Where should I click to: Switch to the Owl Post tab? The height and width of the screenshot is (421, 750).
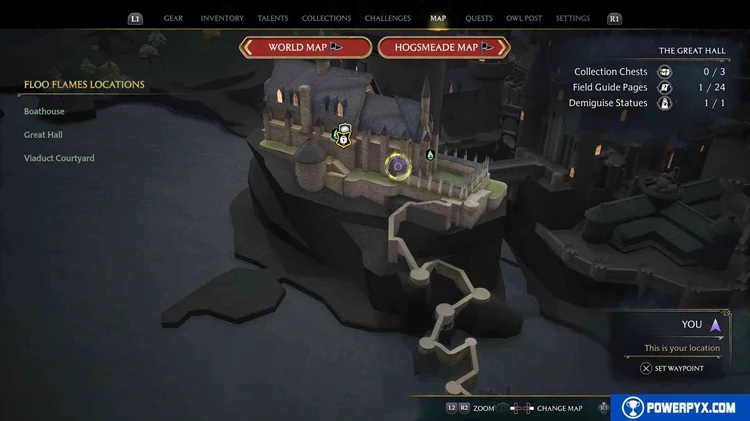[x=525, y=18]
